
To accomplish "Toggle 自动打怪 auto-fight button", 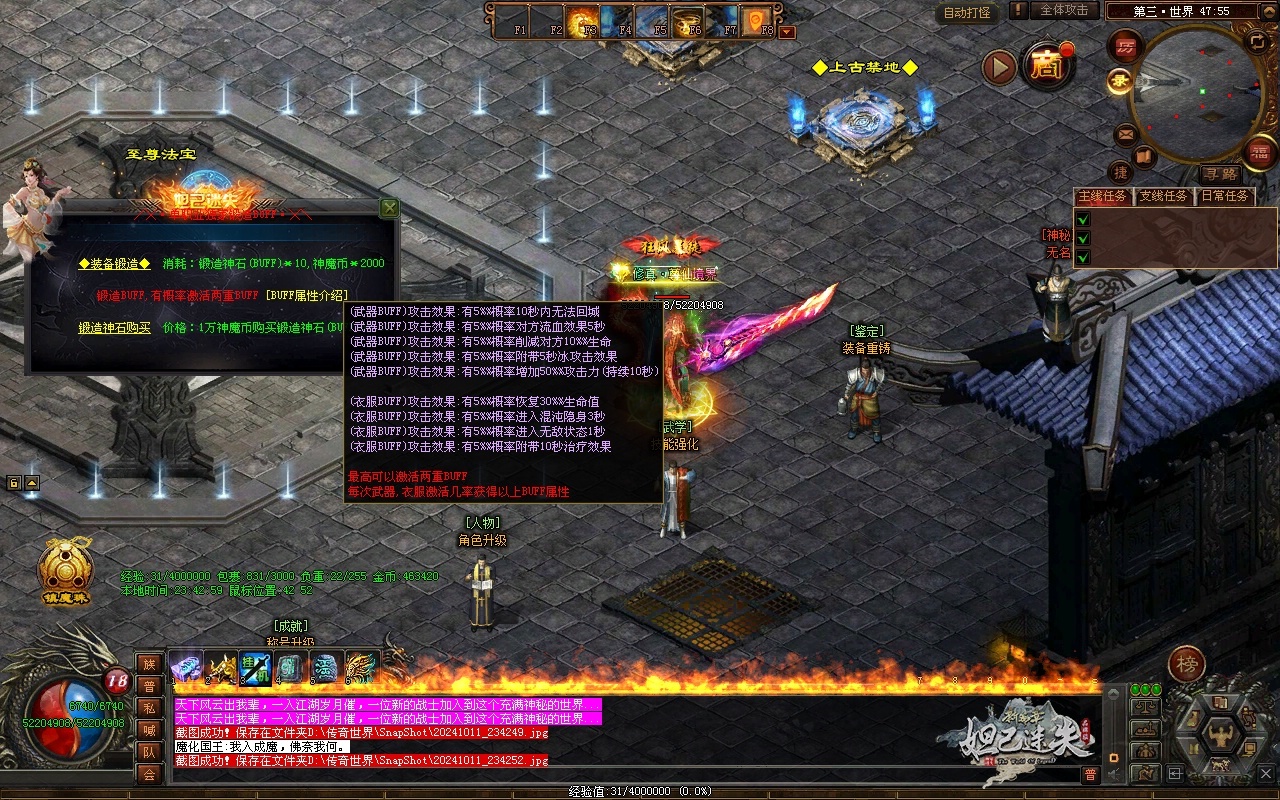I will 967,13.
